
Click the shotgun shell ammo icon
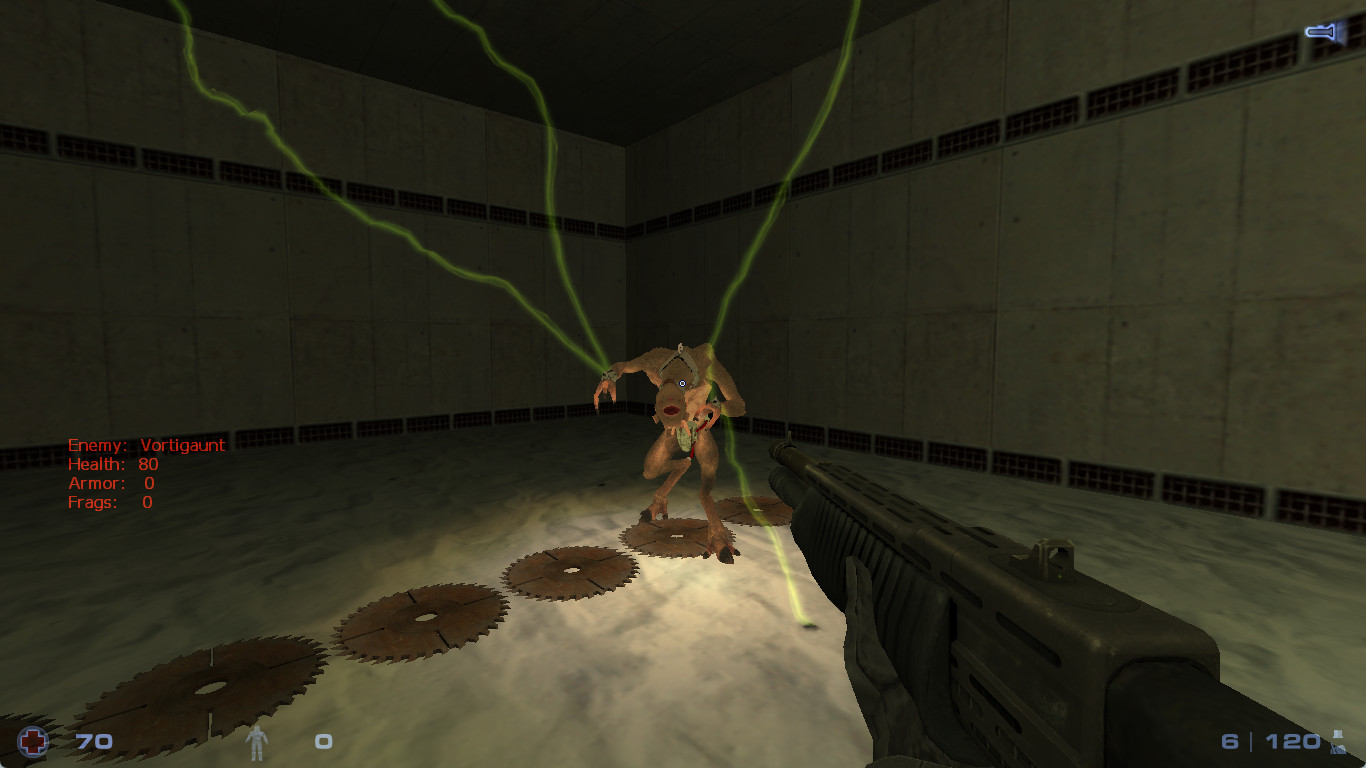[x=1340, y=744]
